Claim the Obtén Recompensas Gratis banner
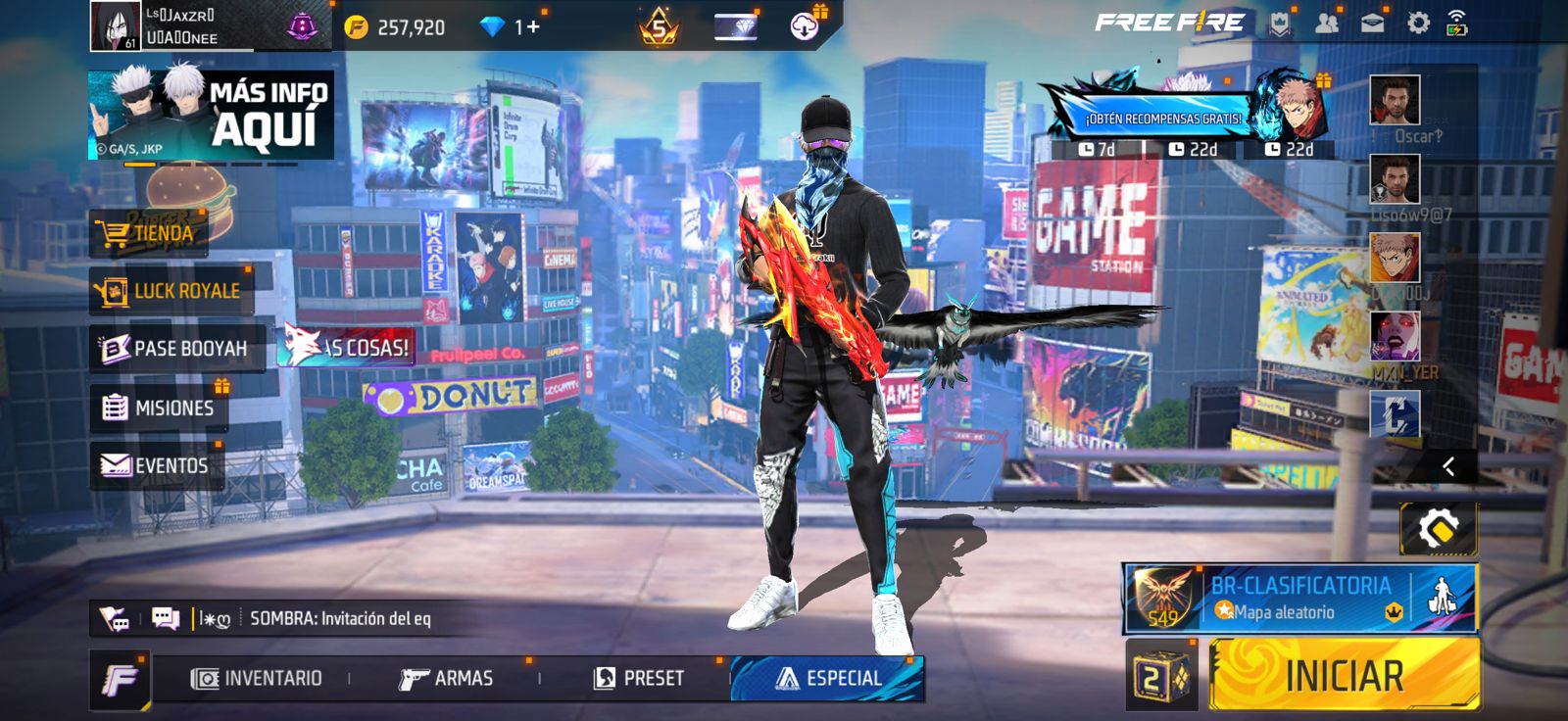Screen dimensions: 1568x721 pos(1162,118)
